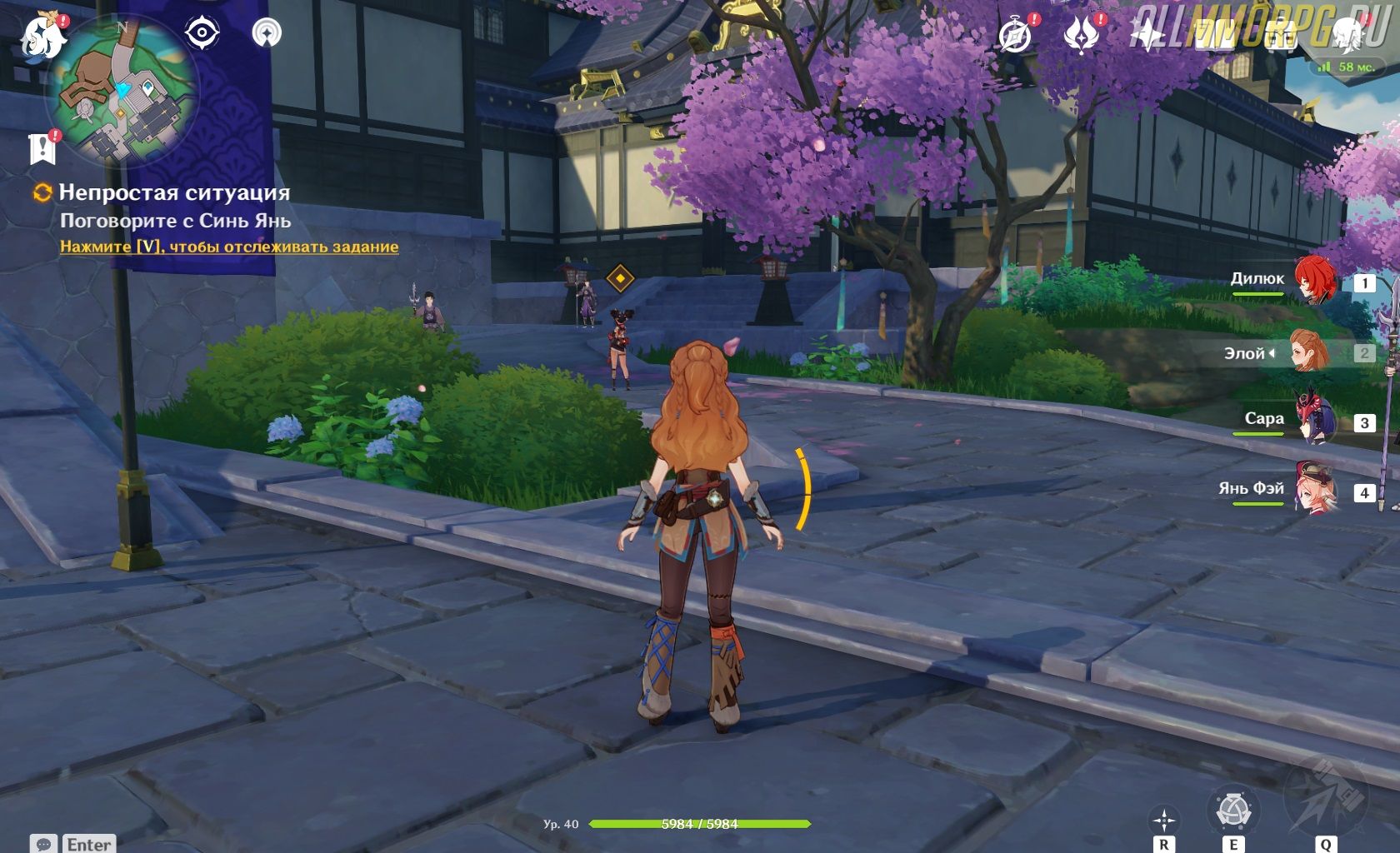Open the winged Battle Pass icon
This screenshot has width=1400, height=853.
click(1082, 35)
